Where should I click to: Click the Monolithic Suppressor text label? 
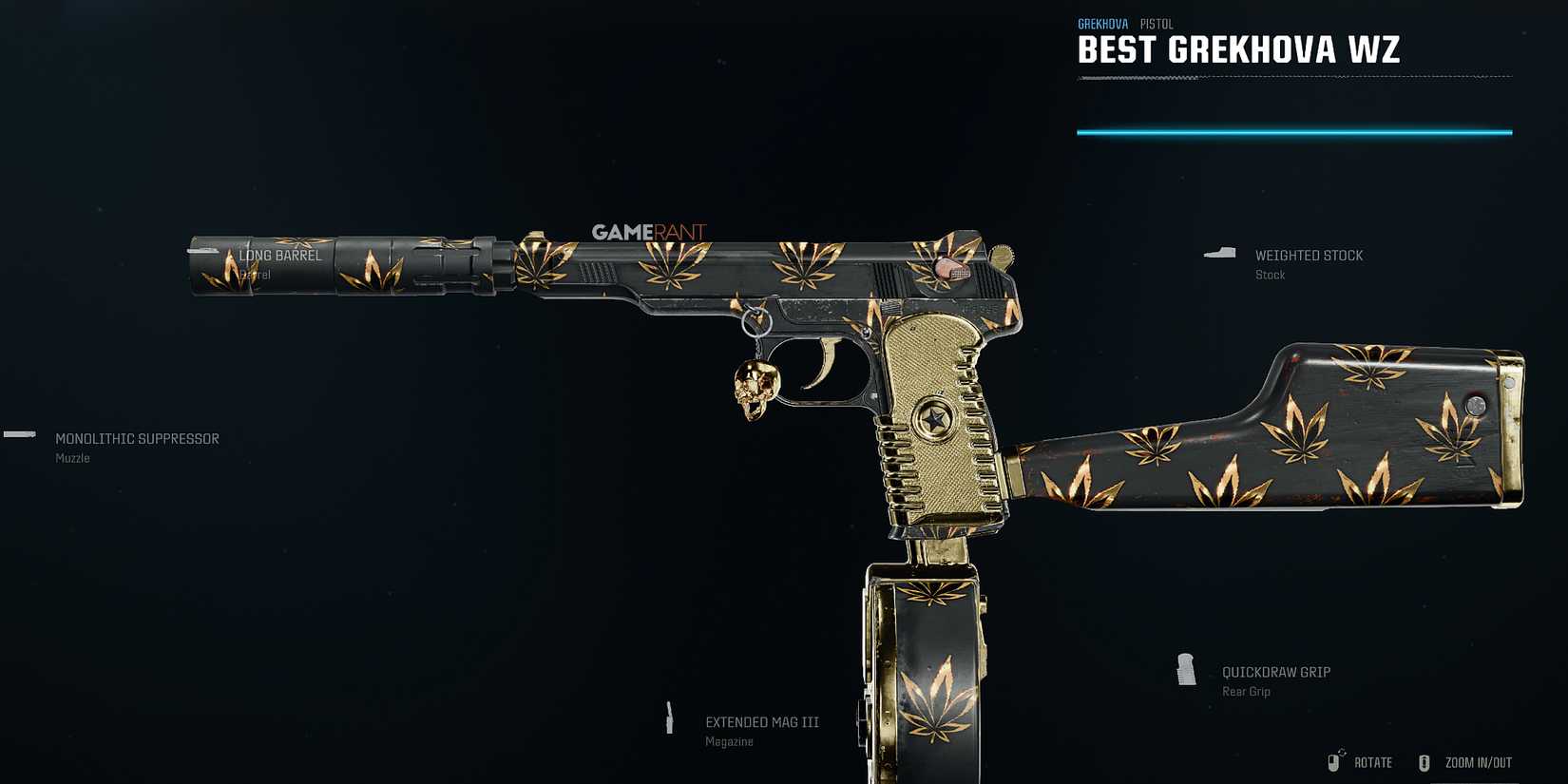point(137,438)
